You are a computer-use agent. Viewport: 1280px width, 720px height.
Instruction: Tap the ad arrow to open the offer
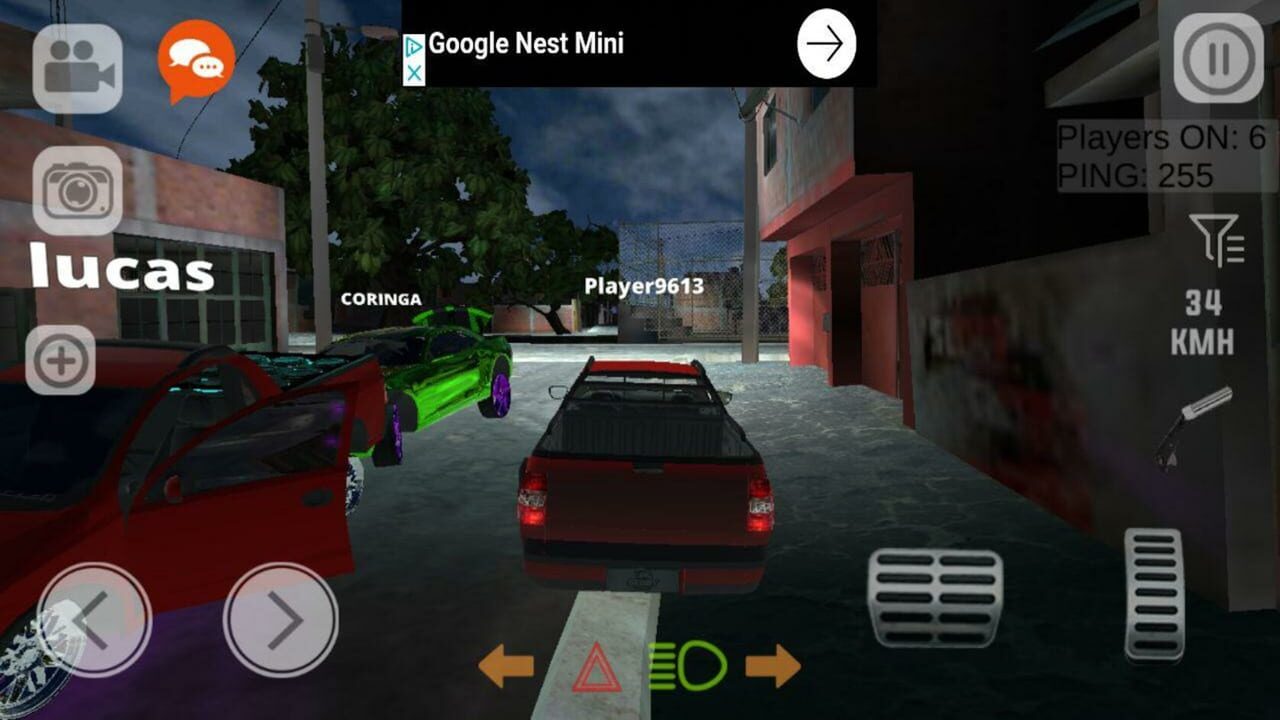coord(825,42)
